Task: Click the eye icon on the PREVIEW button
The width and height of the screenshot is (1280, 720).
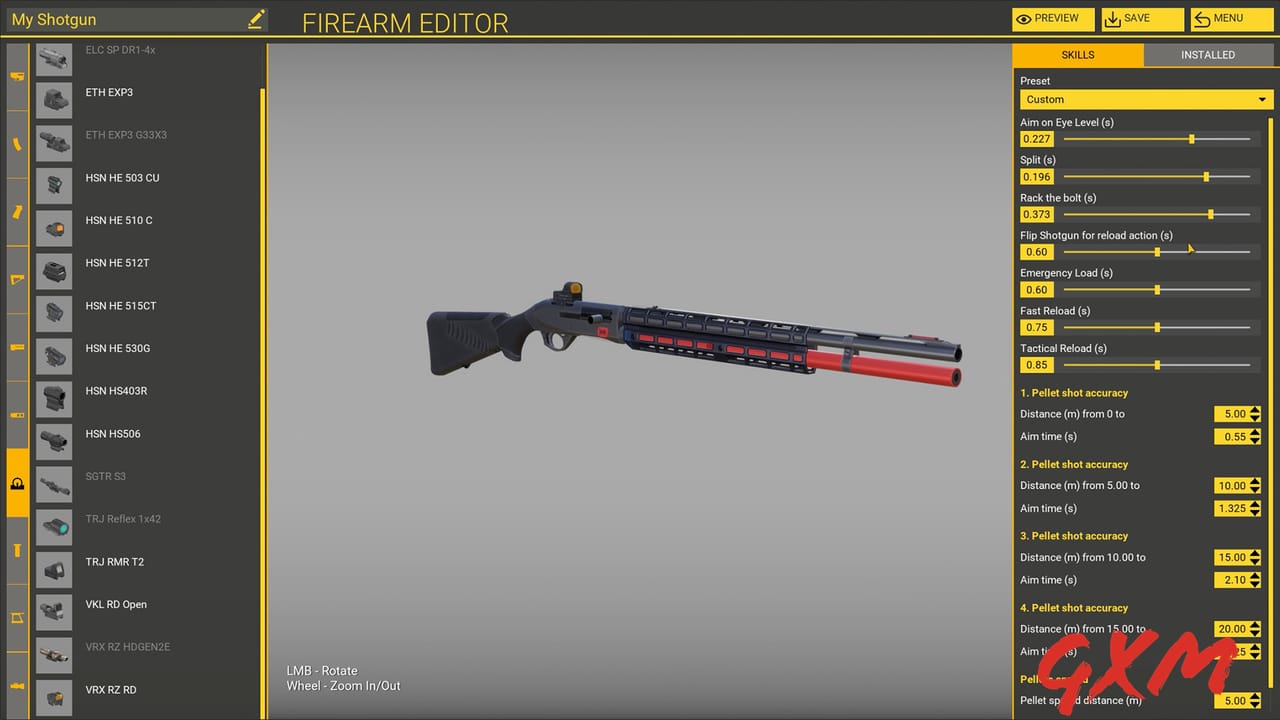Action: (x=1025, y=18)
